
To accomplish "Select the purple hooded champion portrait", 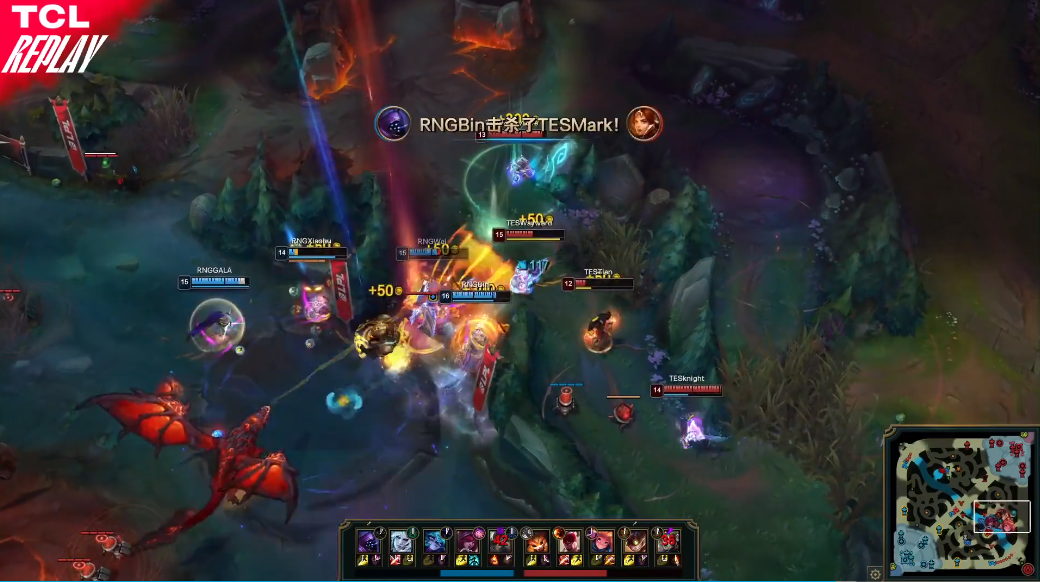I will [369, 541].
